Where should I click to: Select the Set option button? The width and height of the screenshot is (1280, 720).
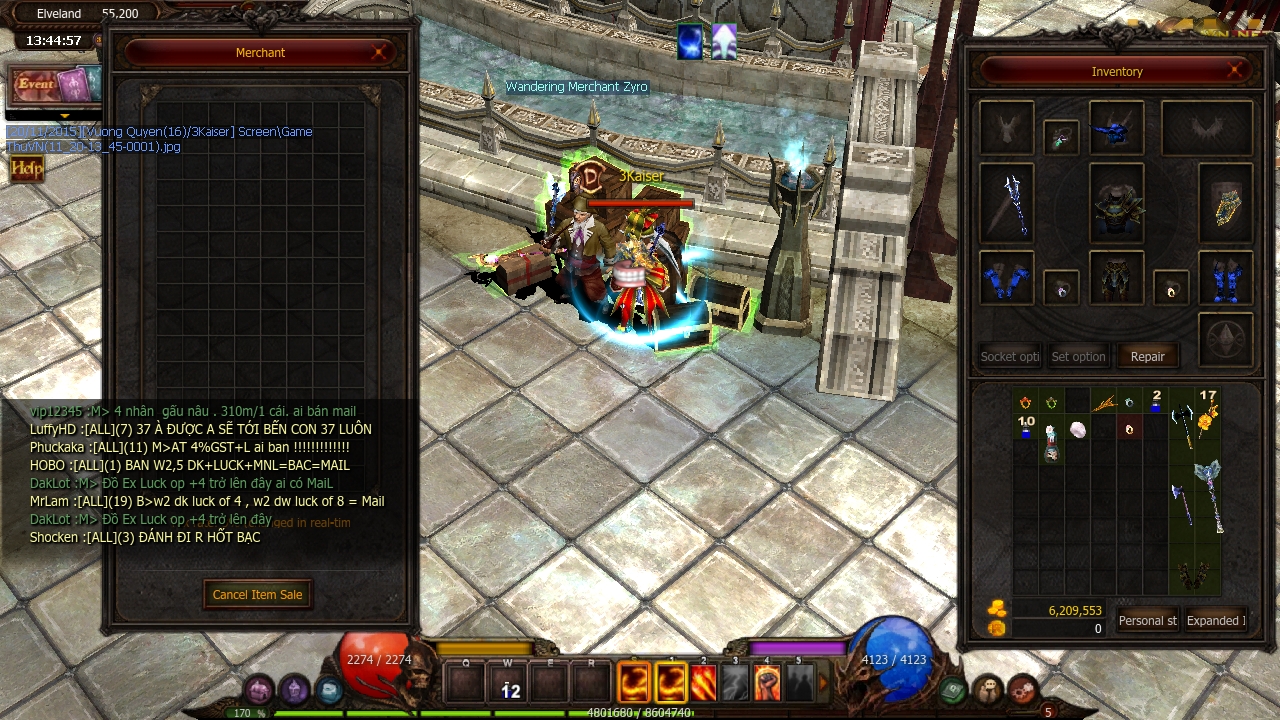pyautogui.click(x=1078, y=356)
